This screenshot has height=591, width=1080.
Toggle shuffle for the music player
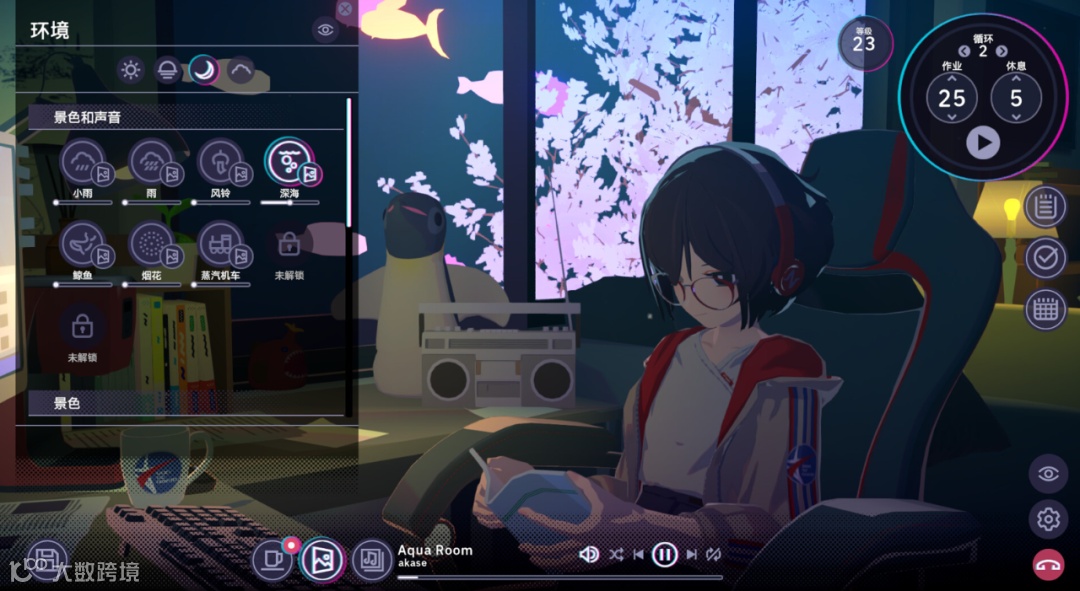(x=616, y=554)
